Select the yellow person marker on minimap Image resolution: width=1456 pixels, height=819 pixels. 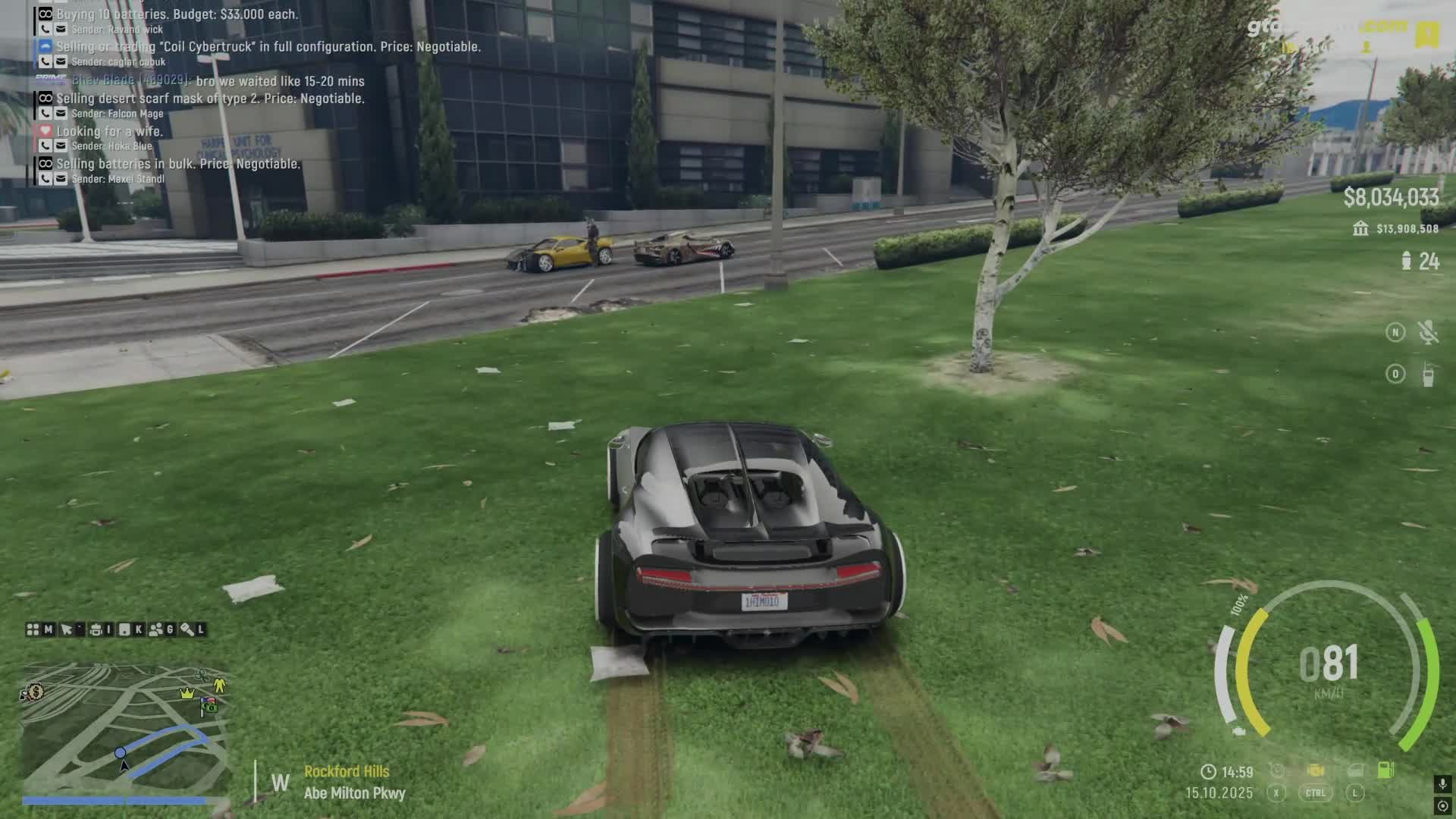click(x=219, y=686)
